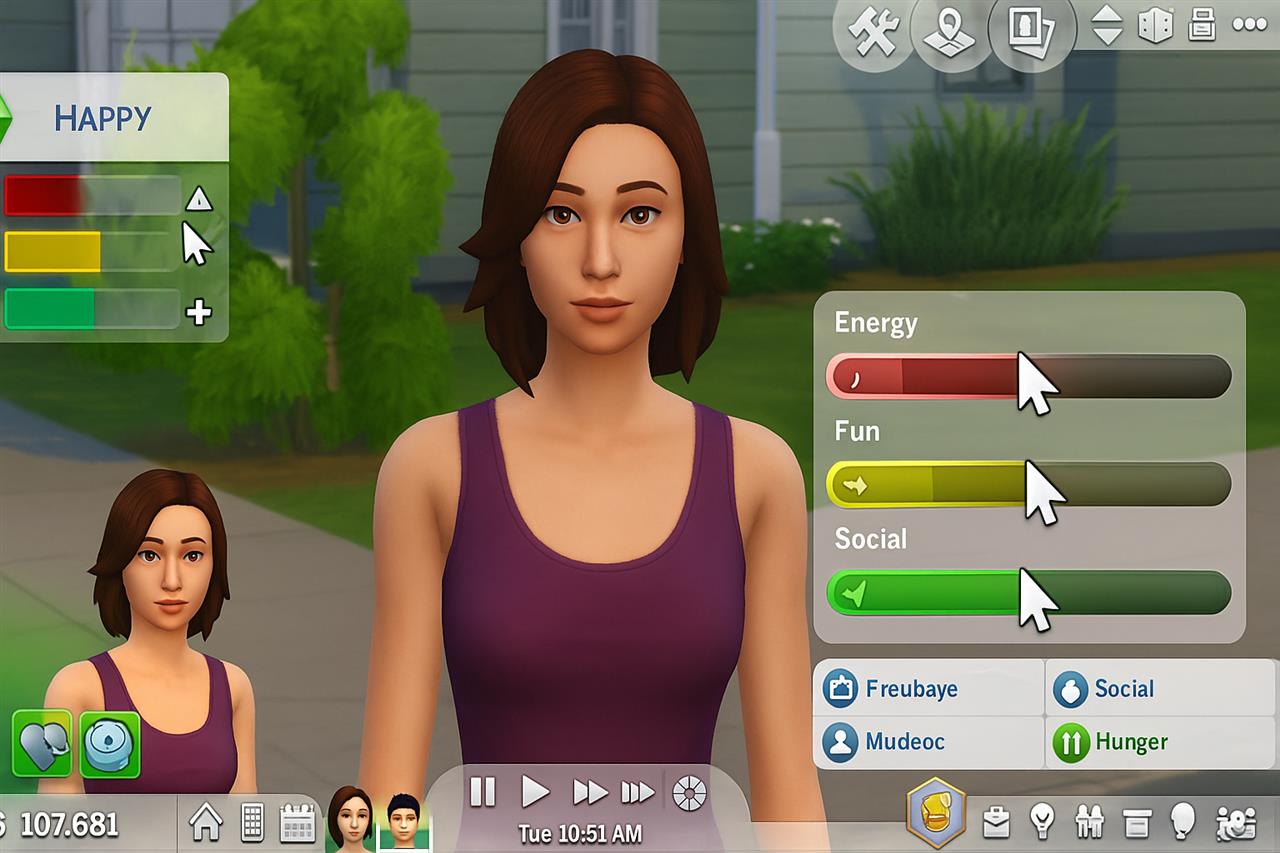Click the Hunger whim button
Viewport: 1280px width, 853px height.
[x=1120, y=742]
